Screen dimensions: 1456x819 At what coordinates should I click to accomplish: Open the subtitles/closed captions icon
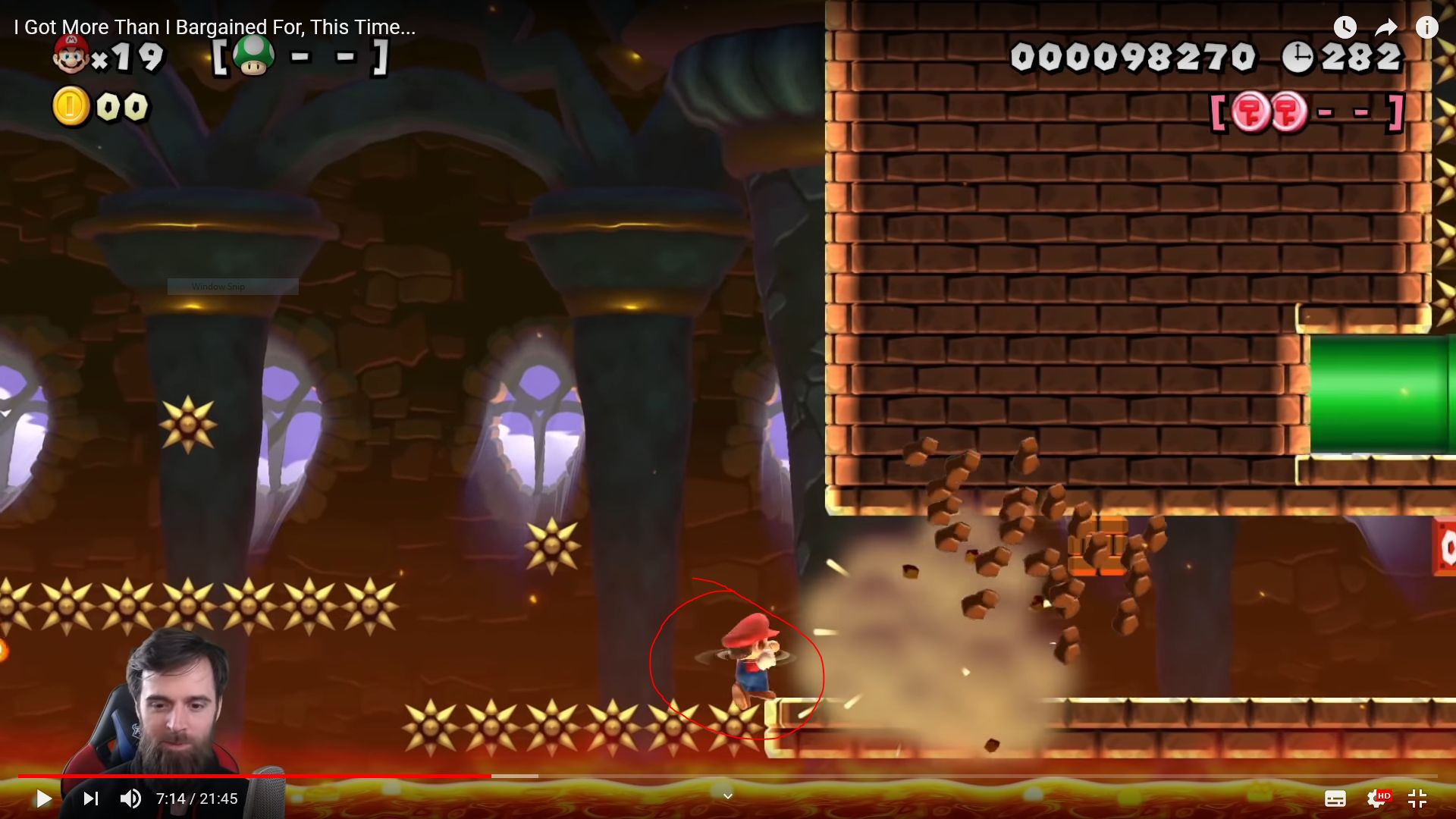tap(1336, 799)
